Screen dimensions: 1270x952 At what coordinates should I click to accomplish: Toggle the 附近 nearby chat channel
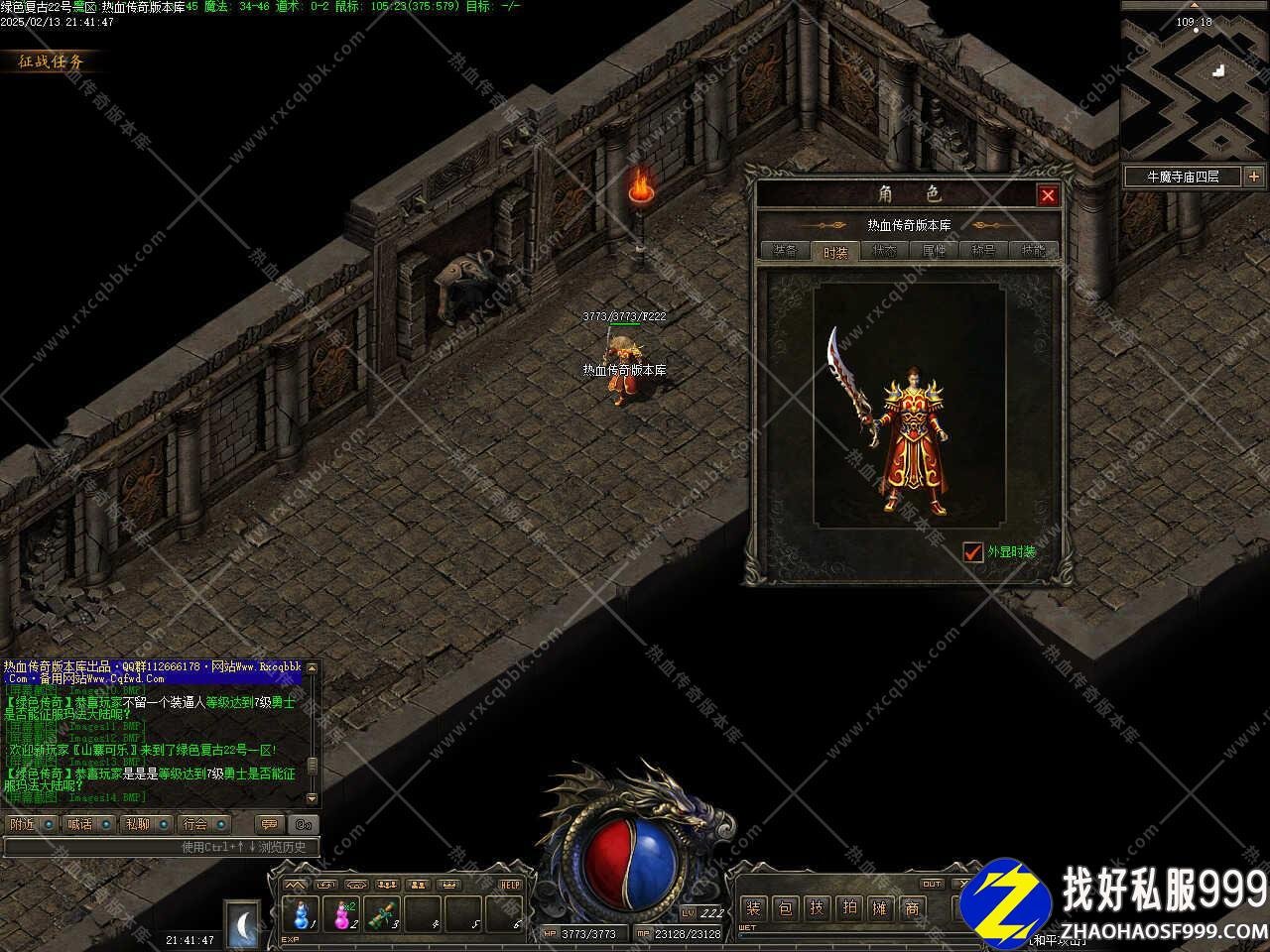[x=31, y=824]
